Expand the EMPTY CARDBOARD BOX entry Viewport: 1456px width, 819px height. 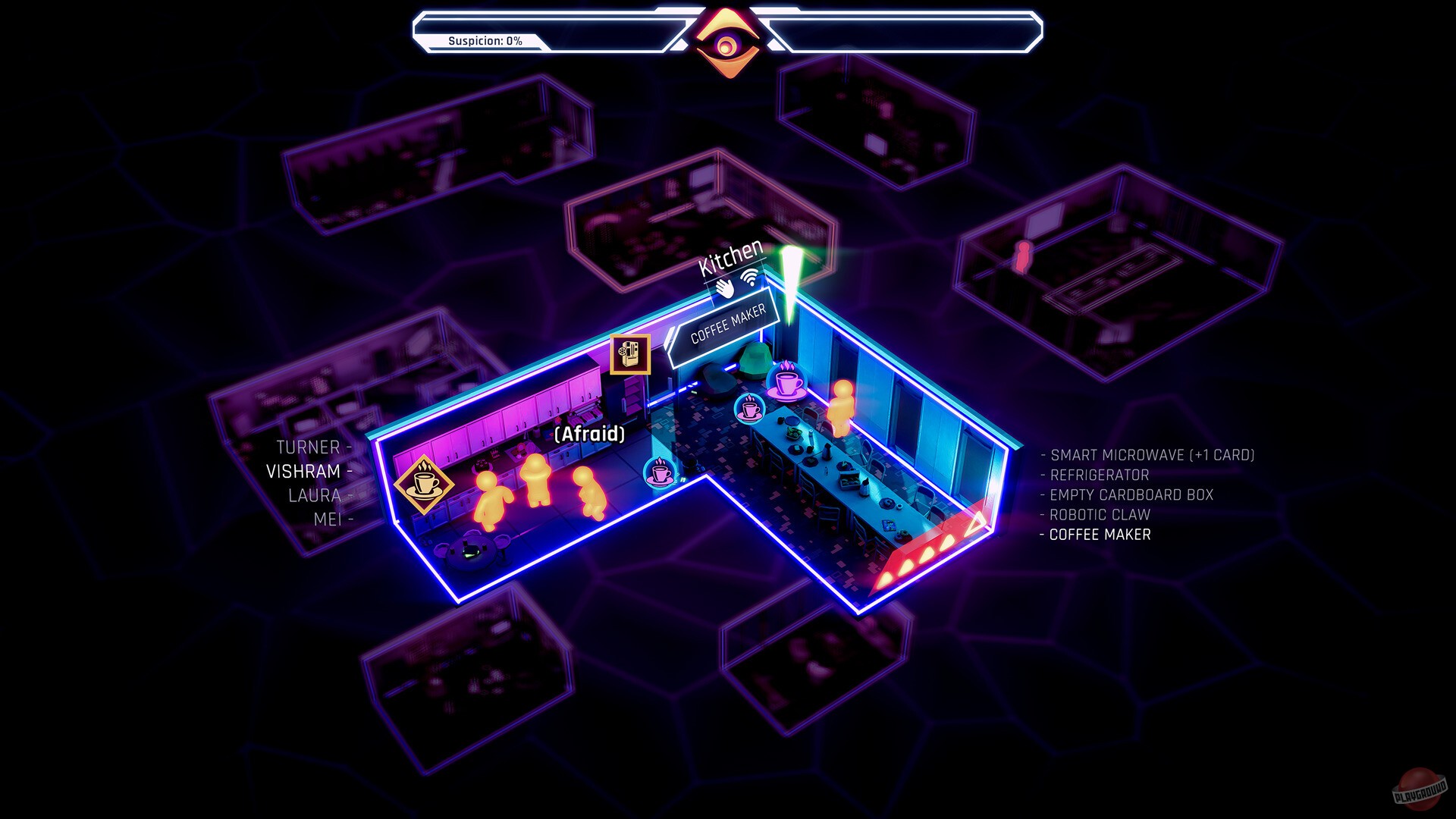1130,494
